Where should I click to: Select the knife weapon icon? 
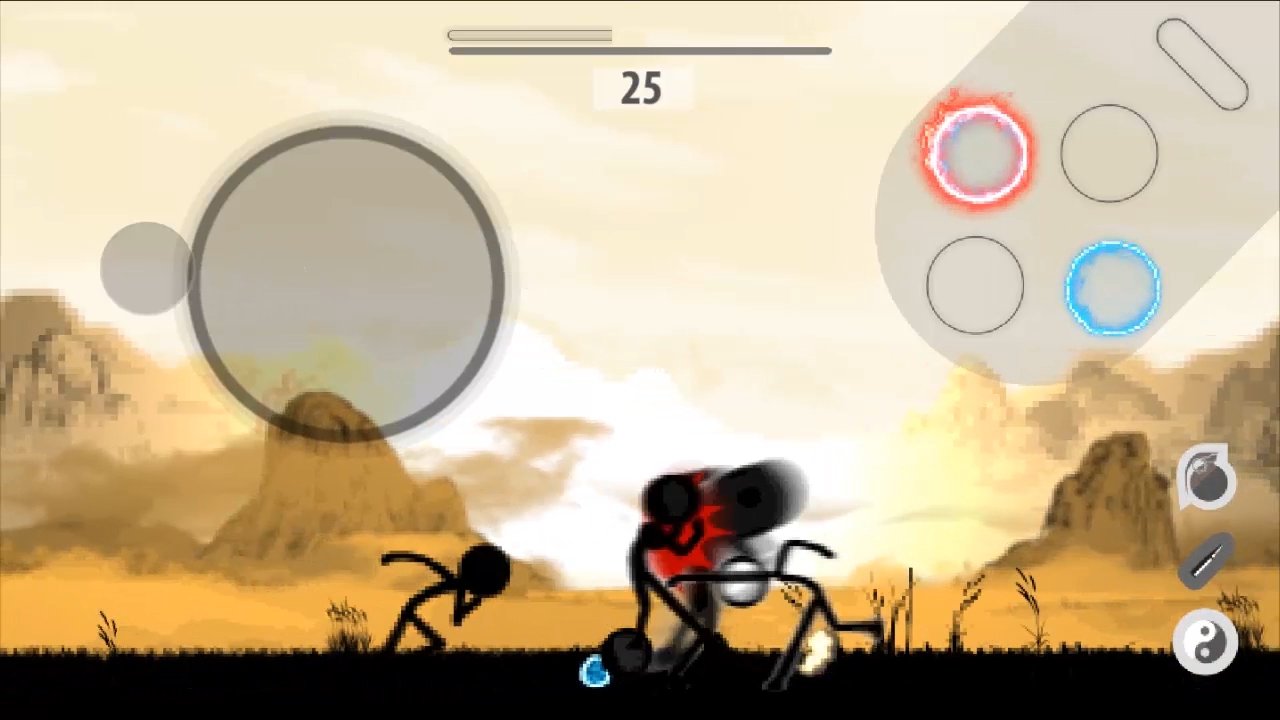click(1207, 560)
